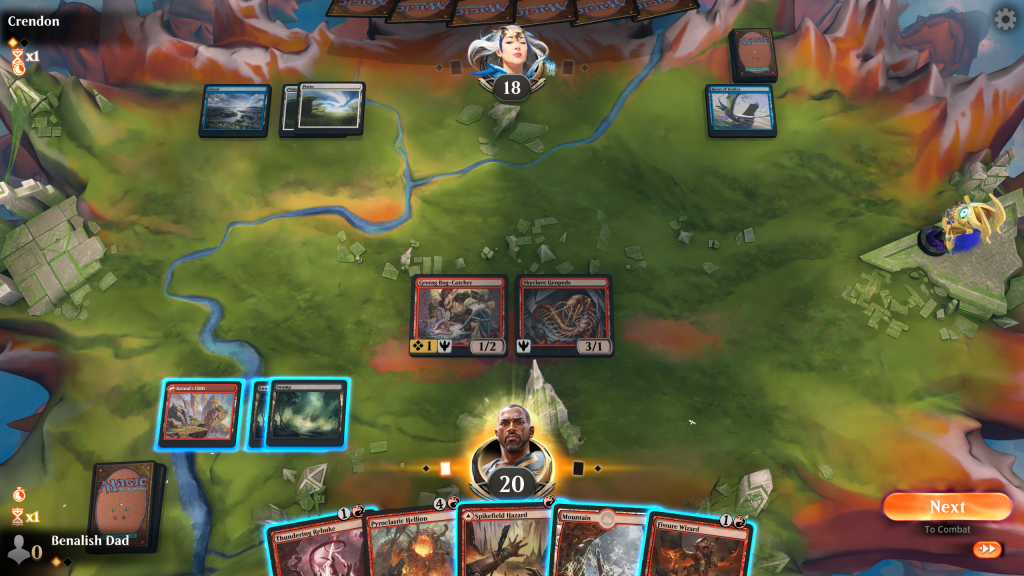Click your library deck pile

click(x=125, y=505)
